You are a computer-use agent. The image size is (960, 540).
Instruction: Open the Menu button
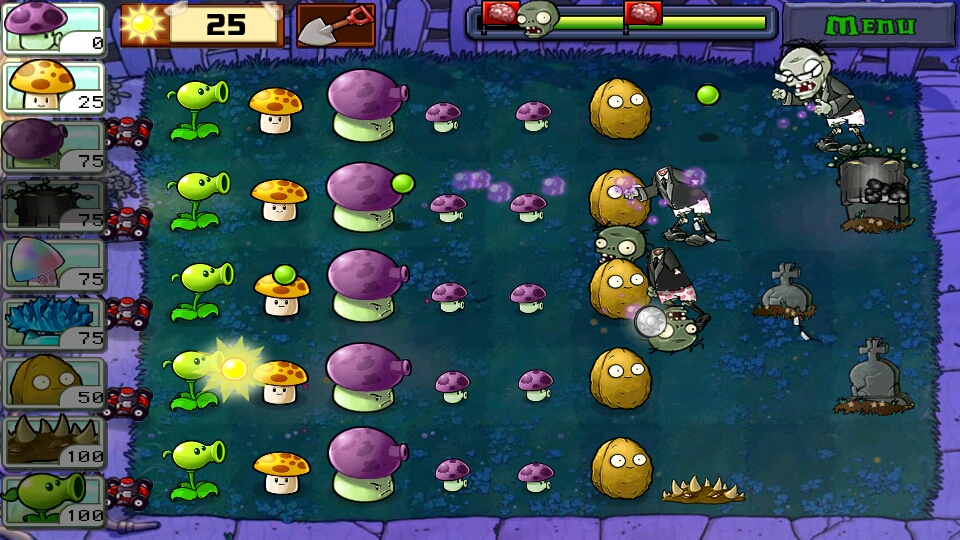tap(868, 25)
